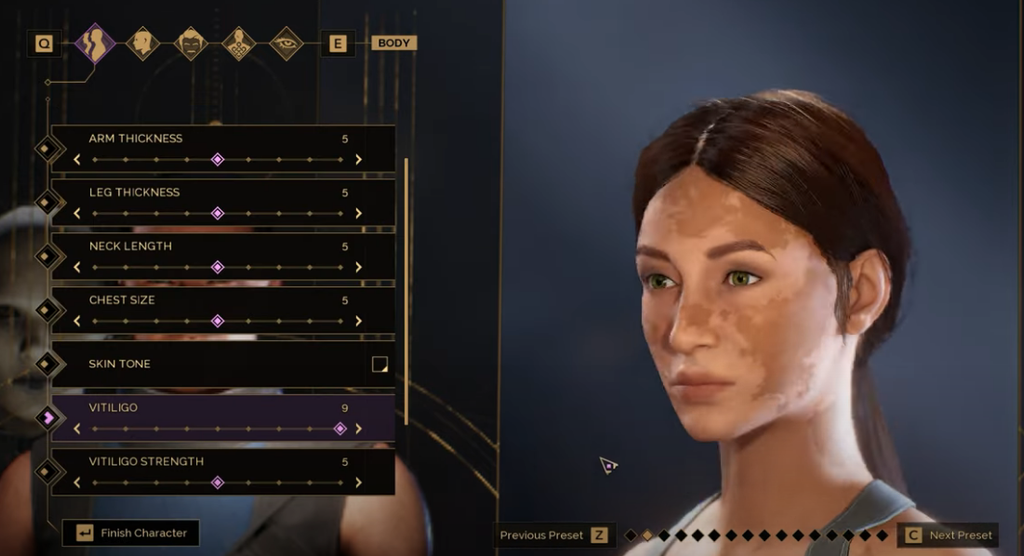Select the Body category tab
This screenshot has height=556, width=1024.
click(96, 43)
